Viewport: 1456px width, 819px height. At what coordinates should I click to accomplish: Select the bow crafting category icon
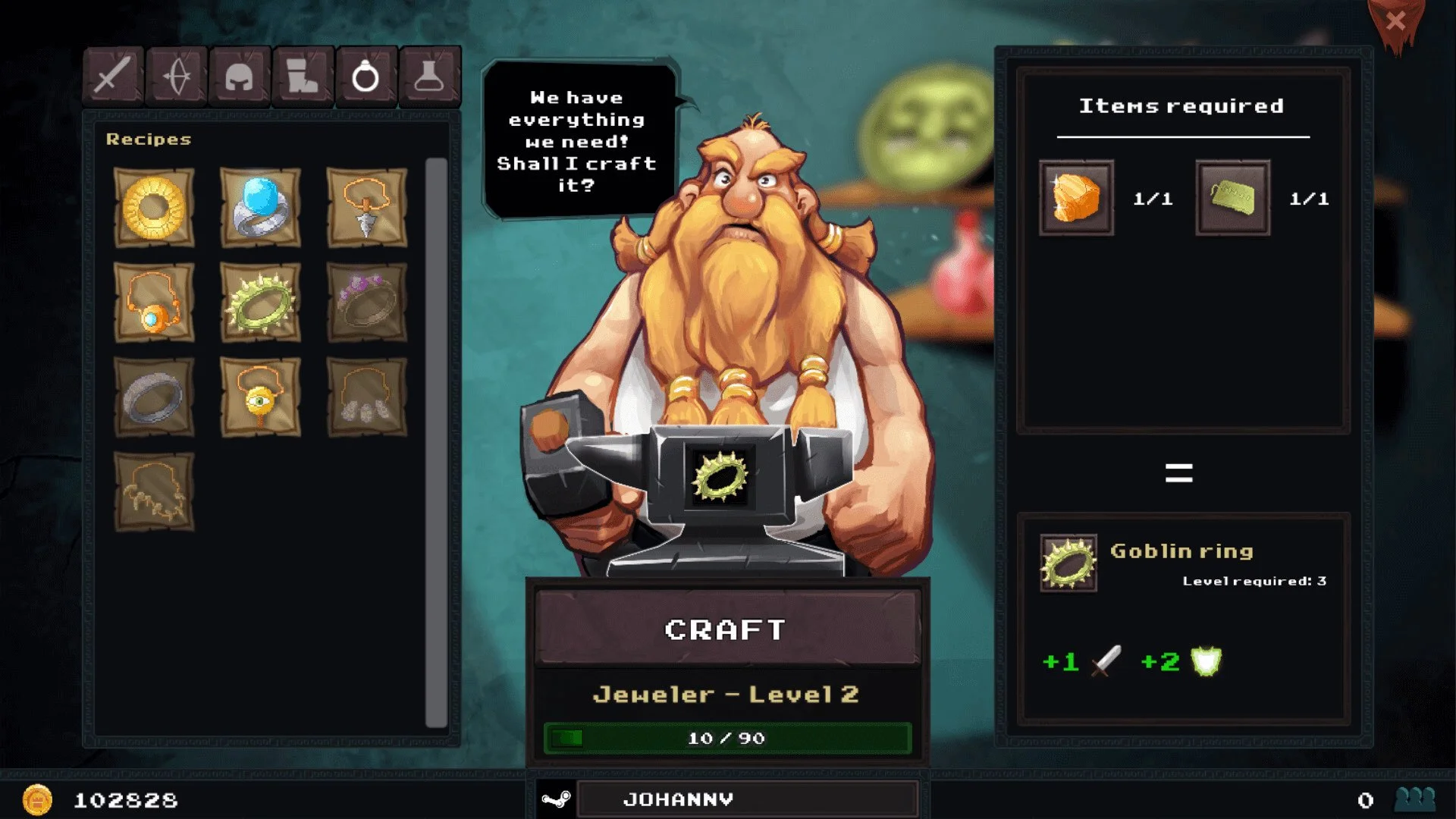click(x=176, y=74)
